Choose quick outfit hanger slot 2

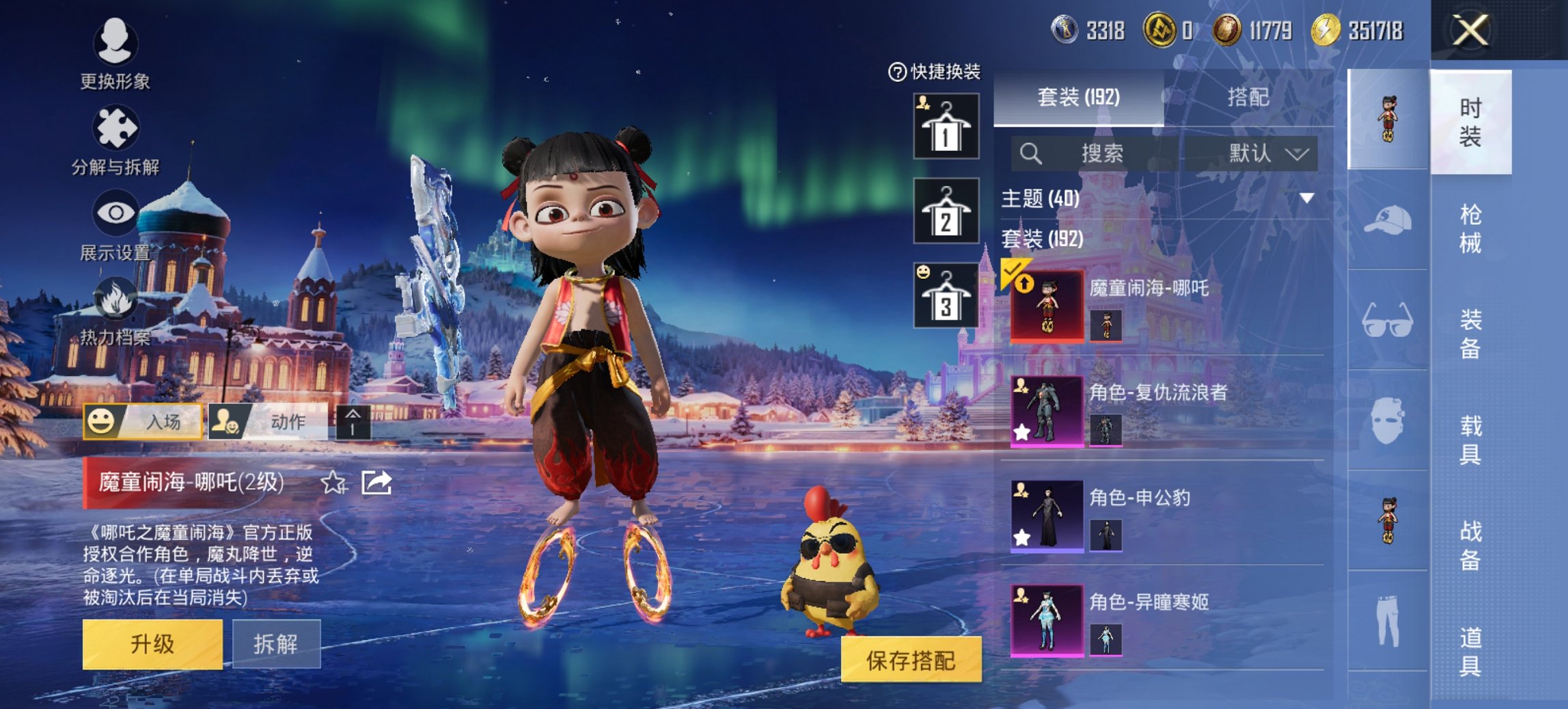point(946,211)
